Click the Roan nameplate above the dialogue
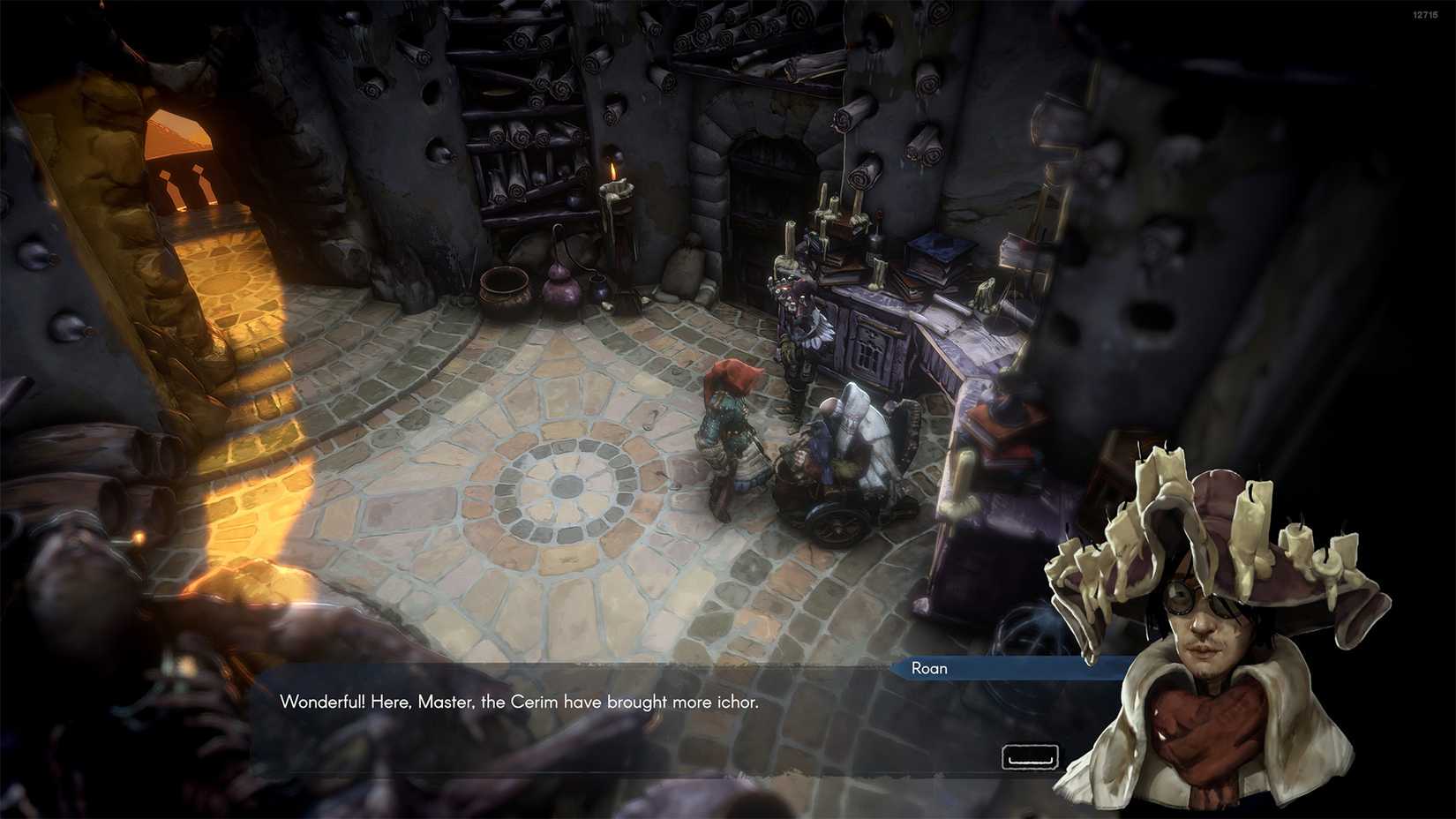This screenshot has height=819, width=1456. click(x=929, y=669)
